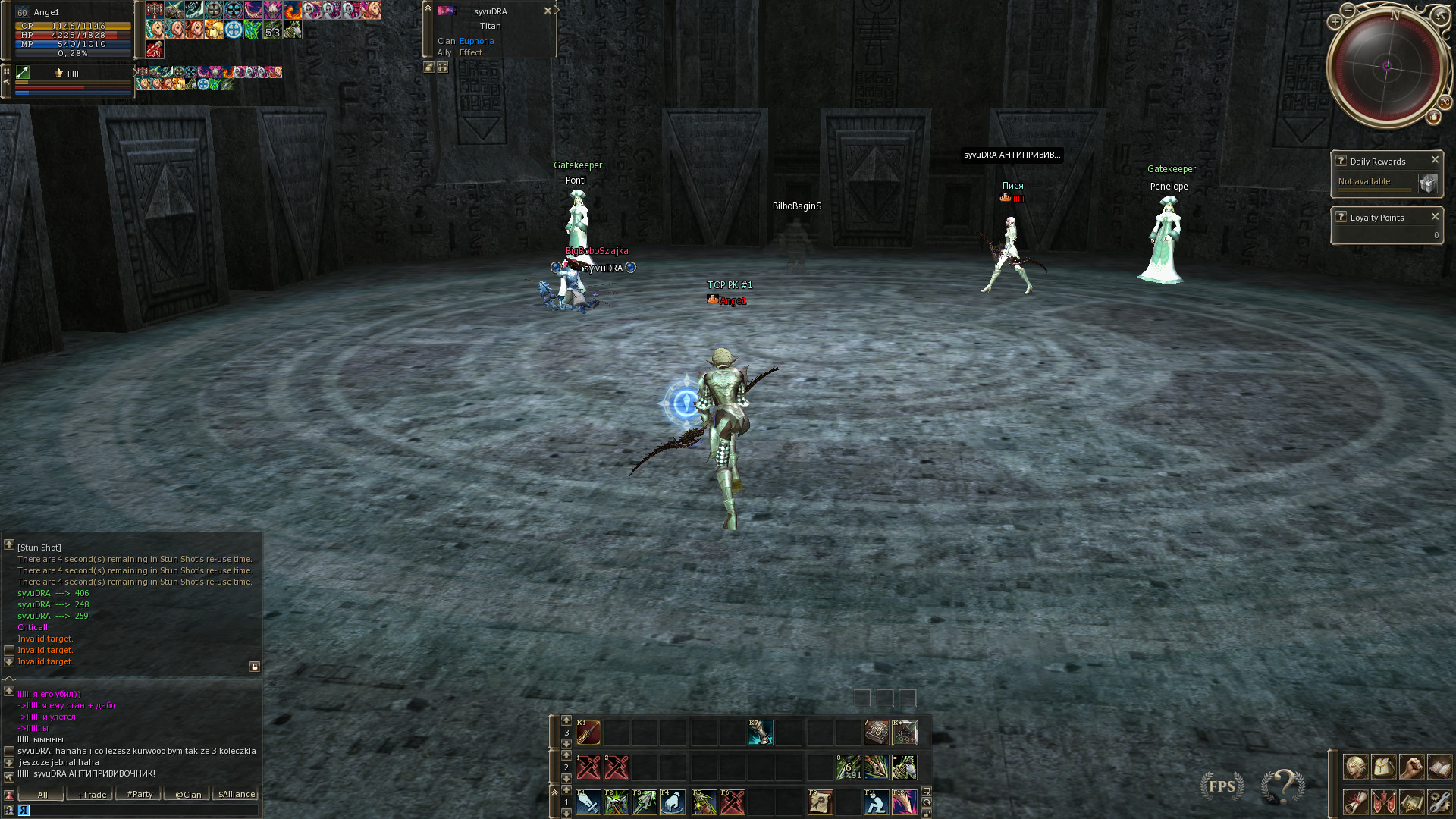Screen dimensions: 1456x819
Task: Use the F1 sword attack skill
Action: [588, 802]
